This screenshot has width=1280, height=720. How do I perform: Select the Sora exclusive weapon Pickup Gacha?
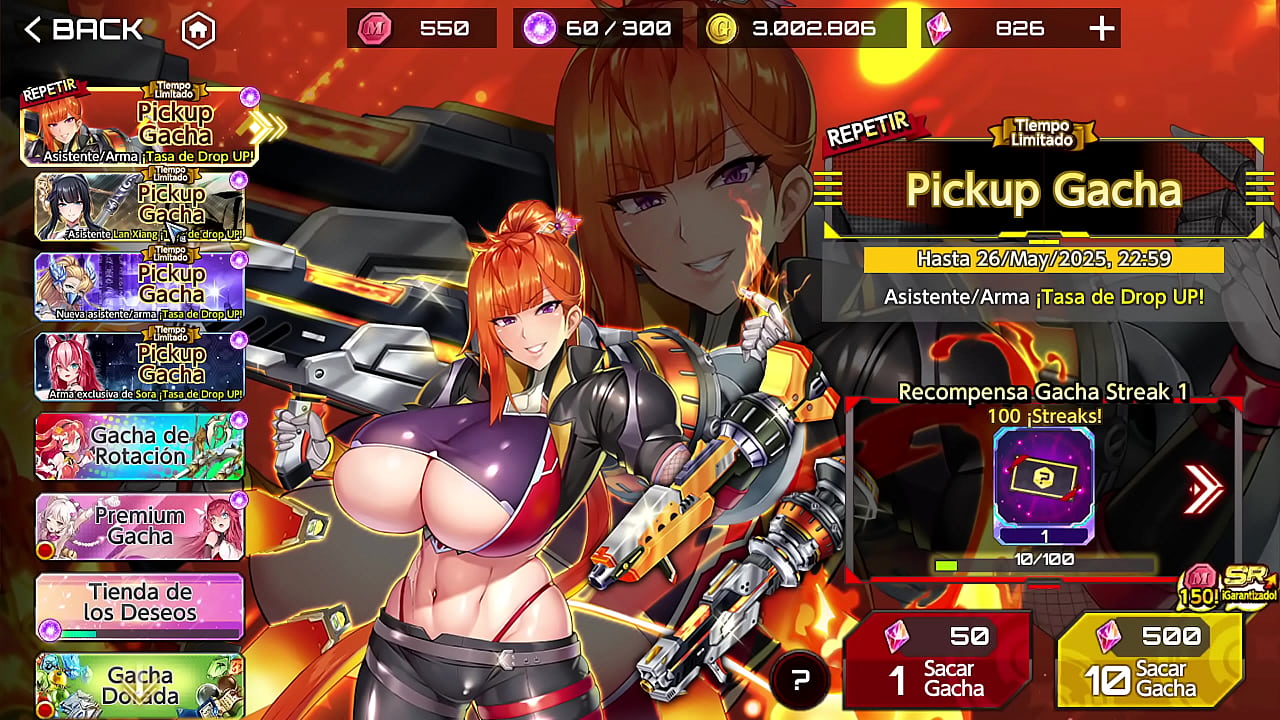tap(140, 367)
